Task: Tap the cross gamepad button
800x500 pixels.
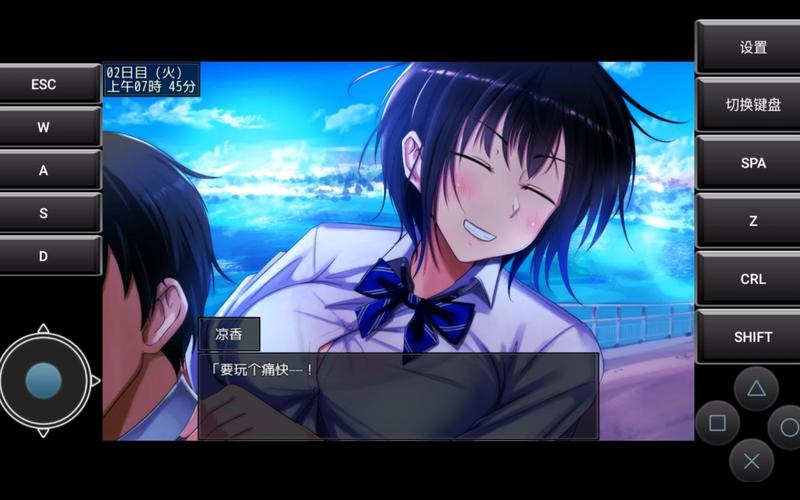Action: [x=752, y=461]
